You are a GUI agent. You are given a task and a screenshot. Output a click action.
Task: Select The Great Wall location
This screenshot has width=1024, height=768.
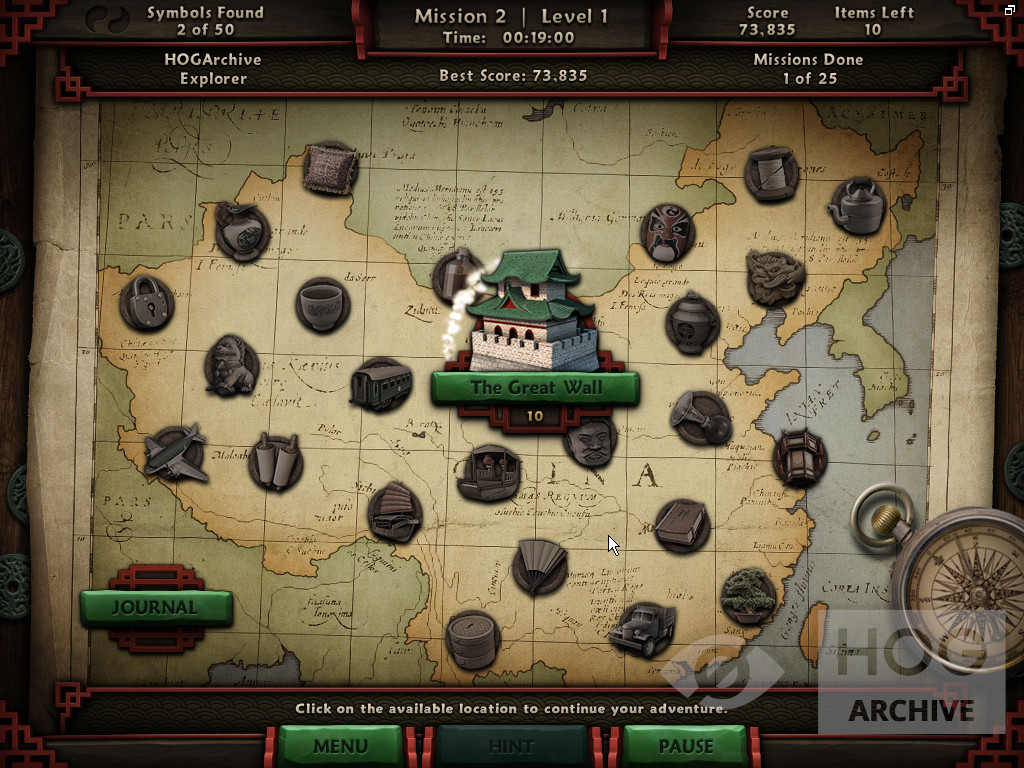(534, 387)
